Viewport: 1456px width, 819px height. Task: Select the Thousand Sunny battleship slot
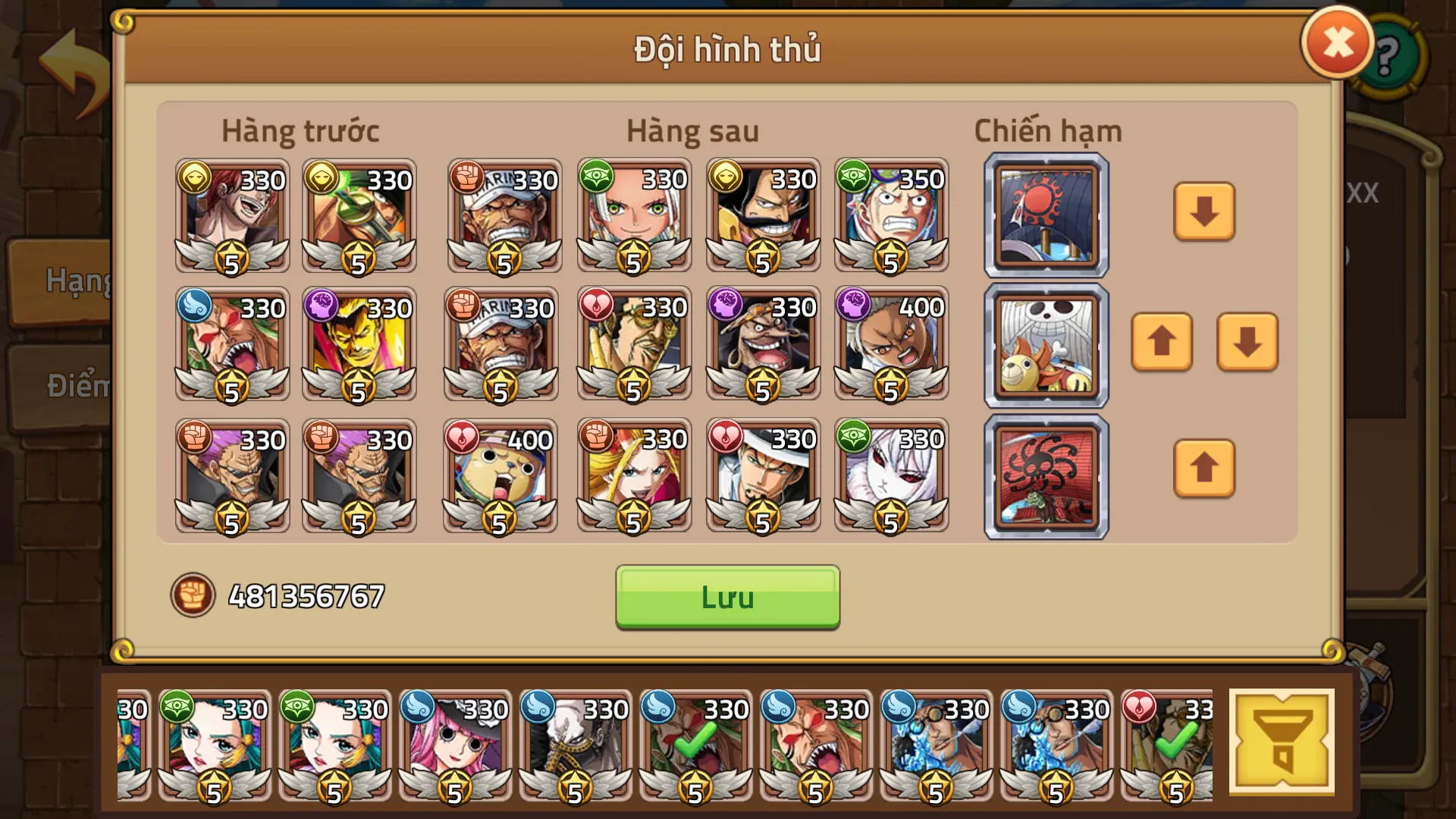[1045, 345]
